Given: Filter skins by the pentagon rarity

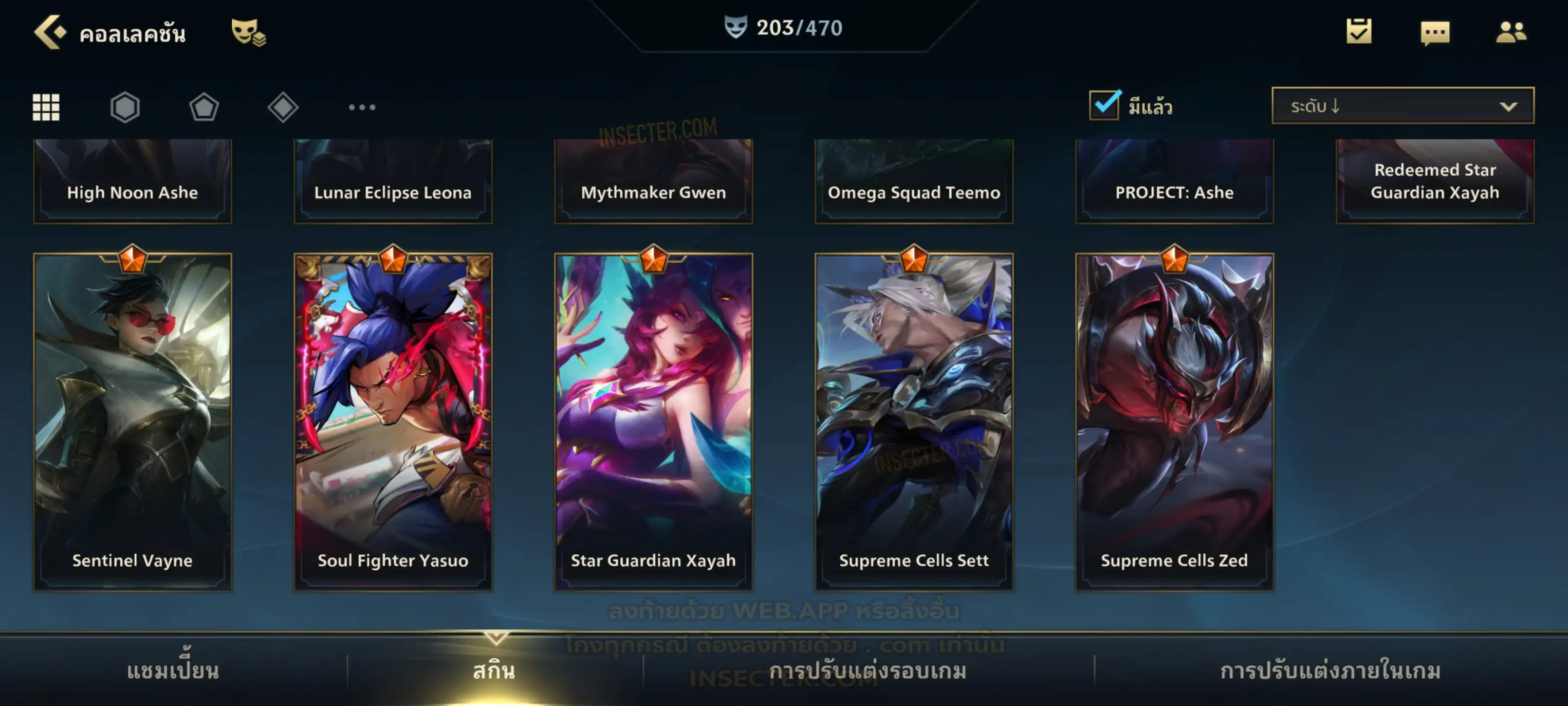Looking at the screenshot, I should 204,107.
